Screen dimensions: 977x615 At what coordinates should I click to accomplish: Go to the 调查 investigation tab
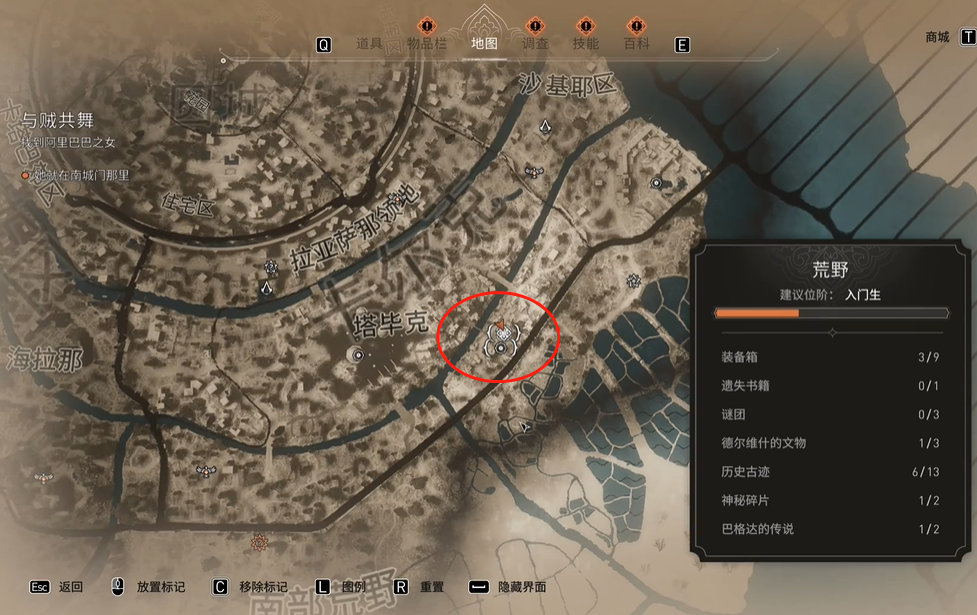tap(535, 44)
